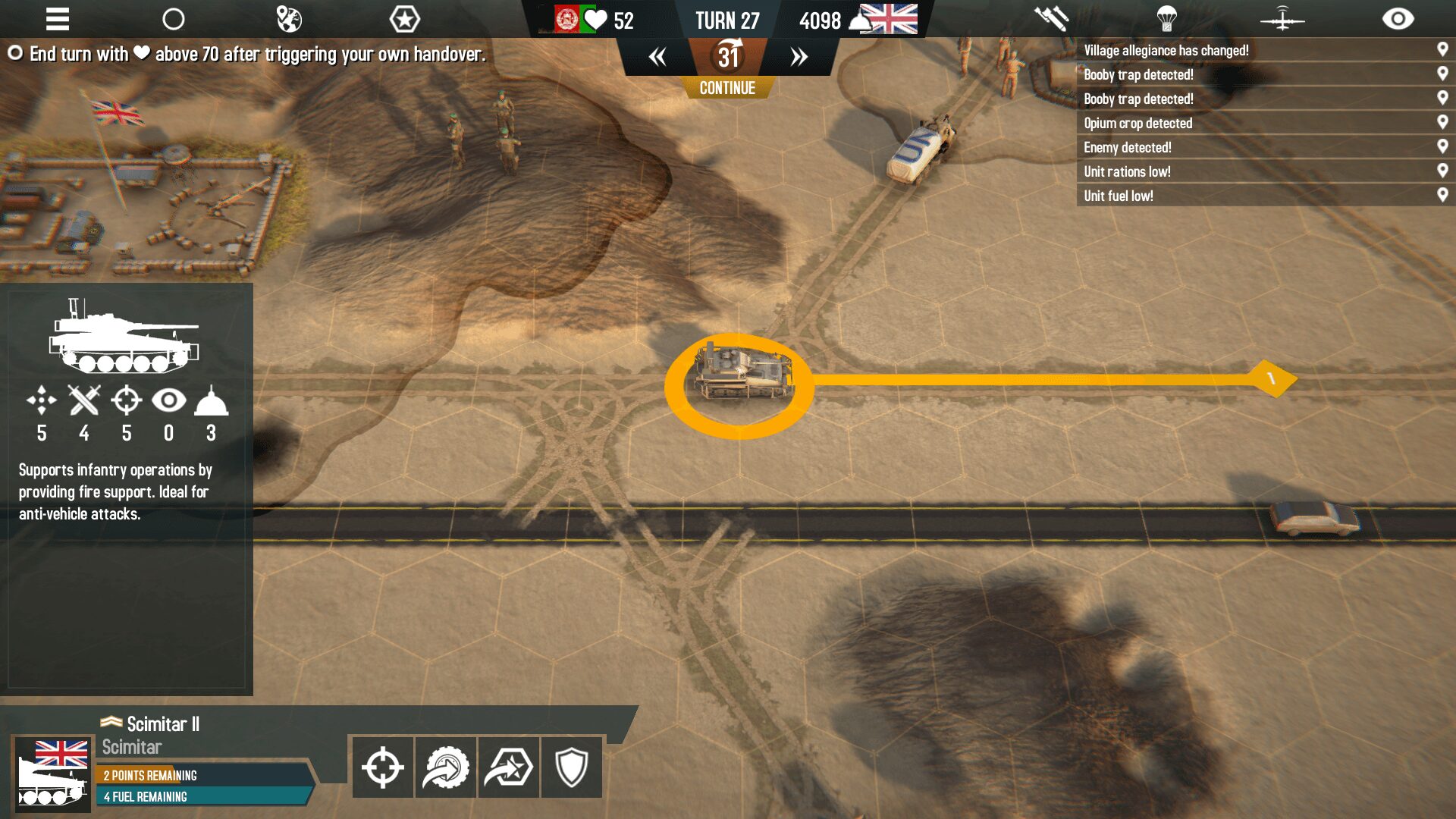1456x819 pixels.
Task: Select the drone aircraft icon
Action: click(x=1282, y=19)
